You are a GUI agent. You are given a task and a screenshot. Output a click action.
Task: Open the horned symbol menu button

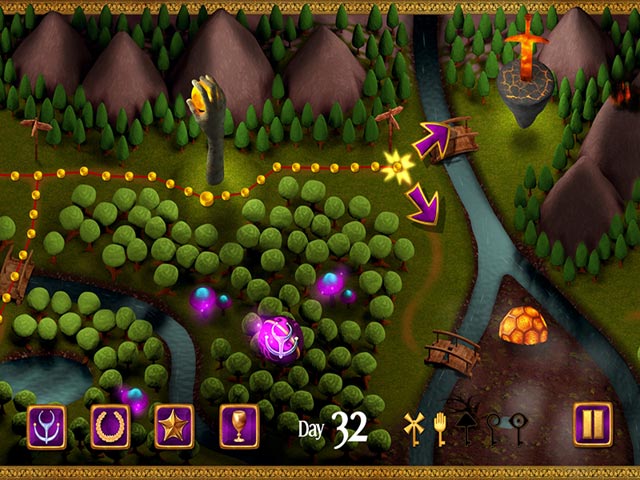click(x=47, y=425)
